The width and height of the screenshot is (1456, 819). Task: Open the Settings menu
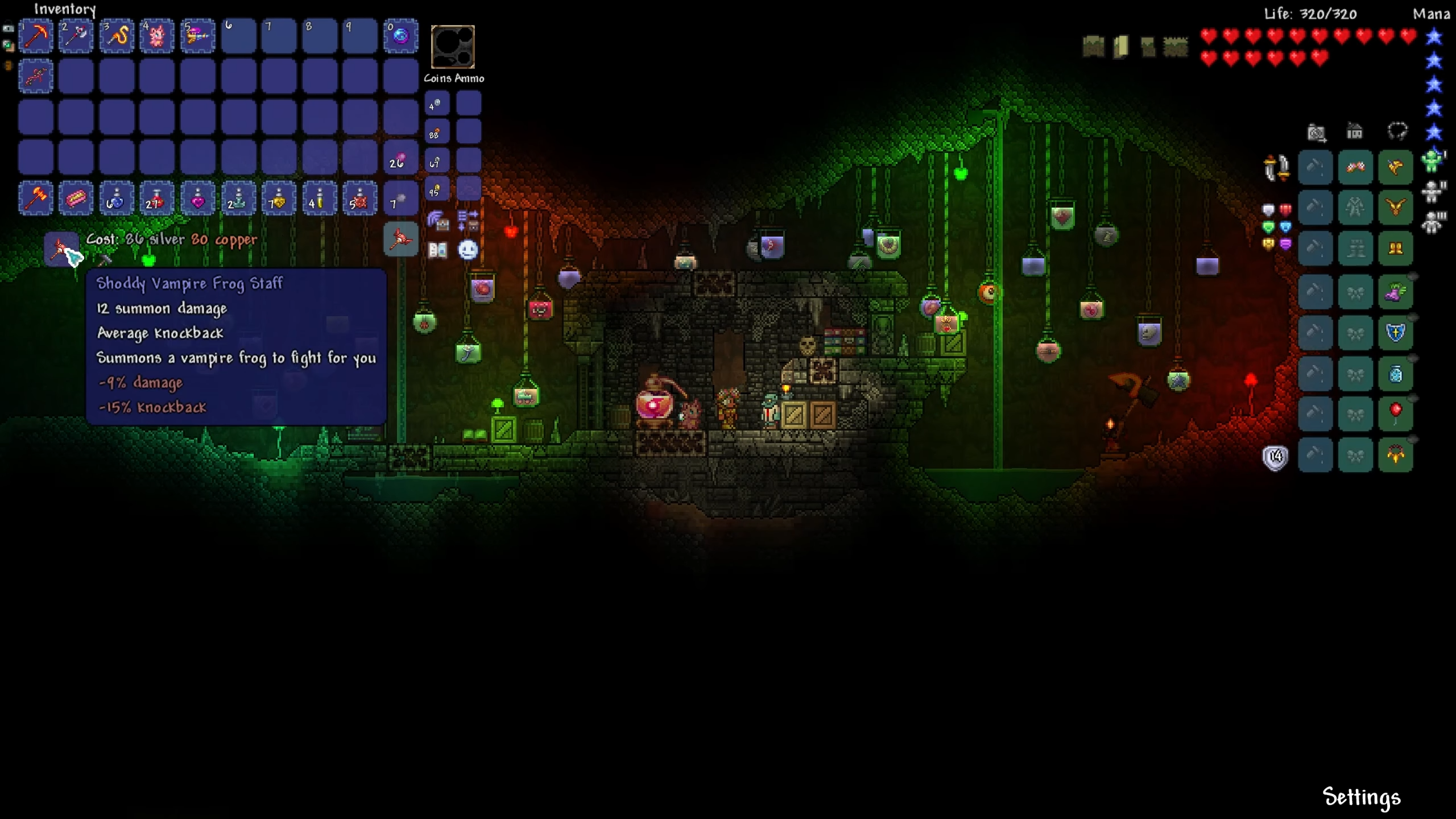pyautogui.click(x=1362, y=797)
